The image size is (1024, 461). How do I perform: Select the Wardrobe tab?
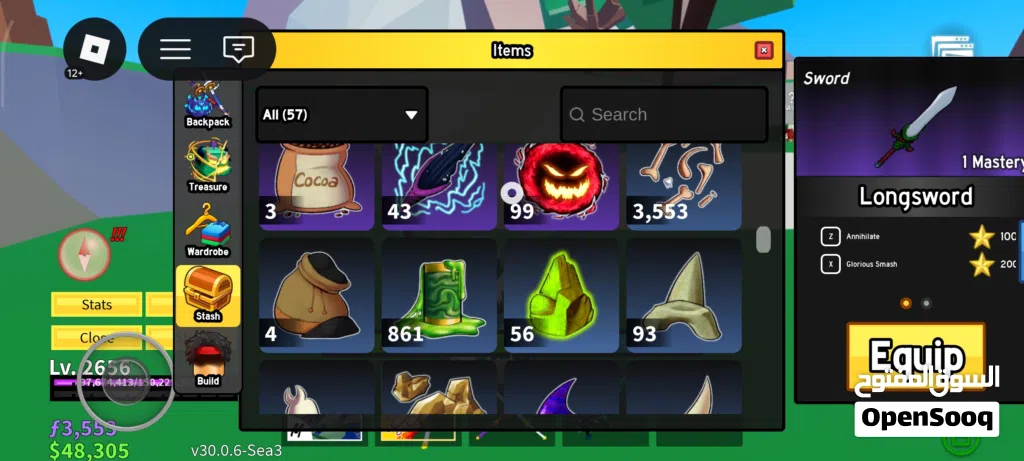pyautogui.click(x=208, y=230)
